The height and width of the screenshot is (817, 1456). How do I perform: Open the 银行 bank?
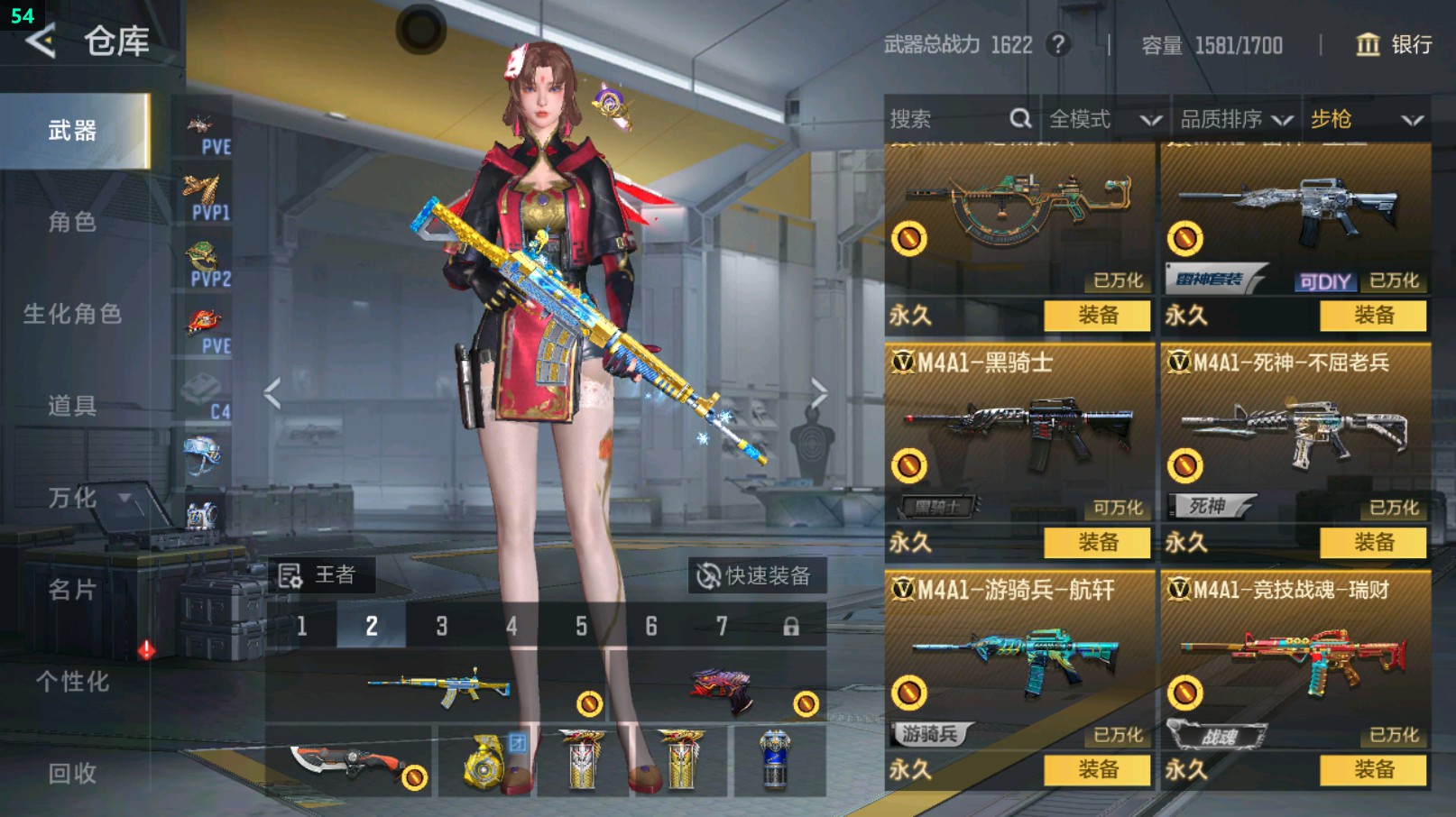pyautogui.click(x=1395, y=45)
